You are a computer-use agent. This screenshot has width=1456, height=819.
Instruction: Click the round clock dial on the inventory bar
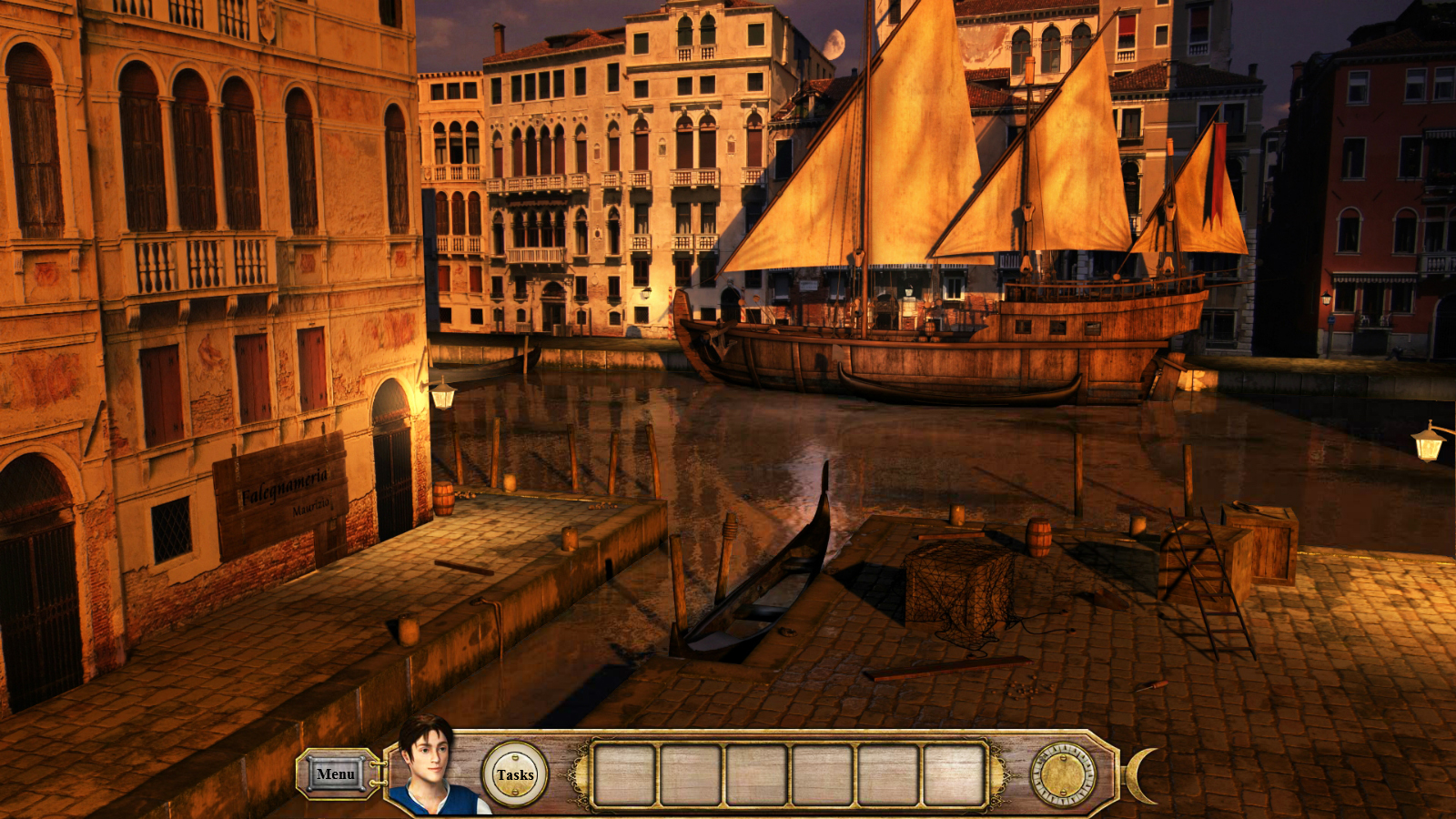(x=1063, y=775)
